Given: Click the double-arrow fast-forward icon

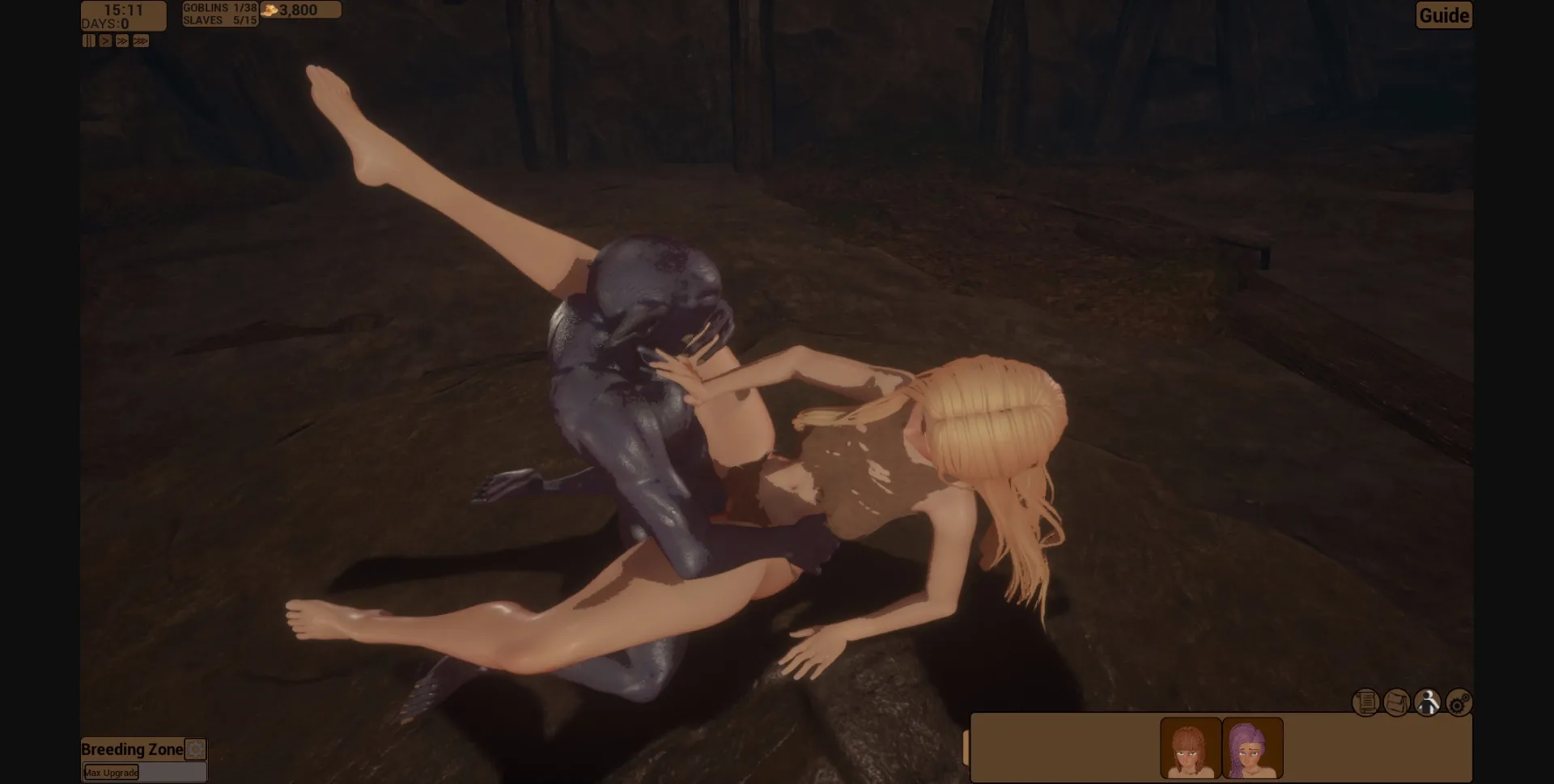Looking at the screenshot, I should point(122,40).
